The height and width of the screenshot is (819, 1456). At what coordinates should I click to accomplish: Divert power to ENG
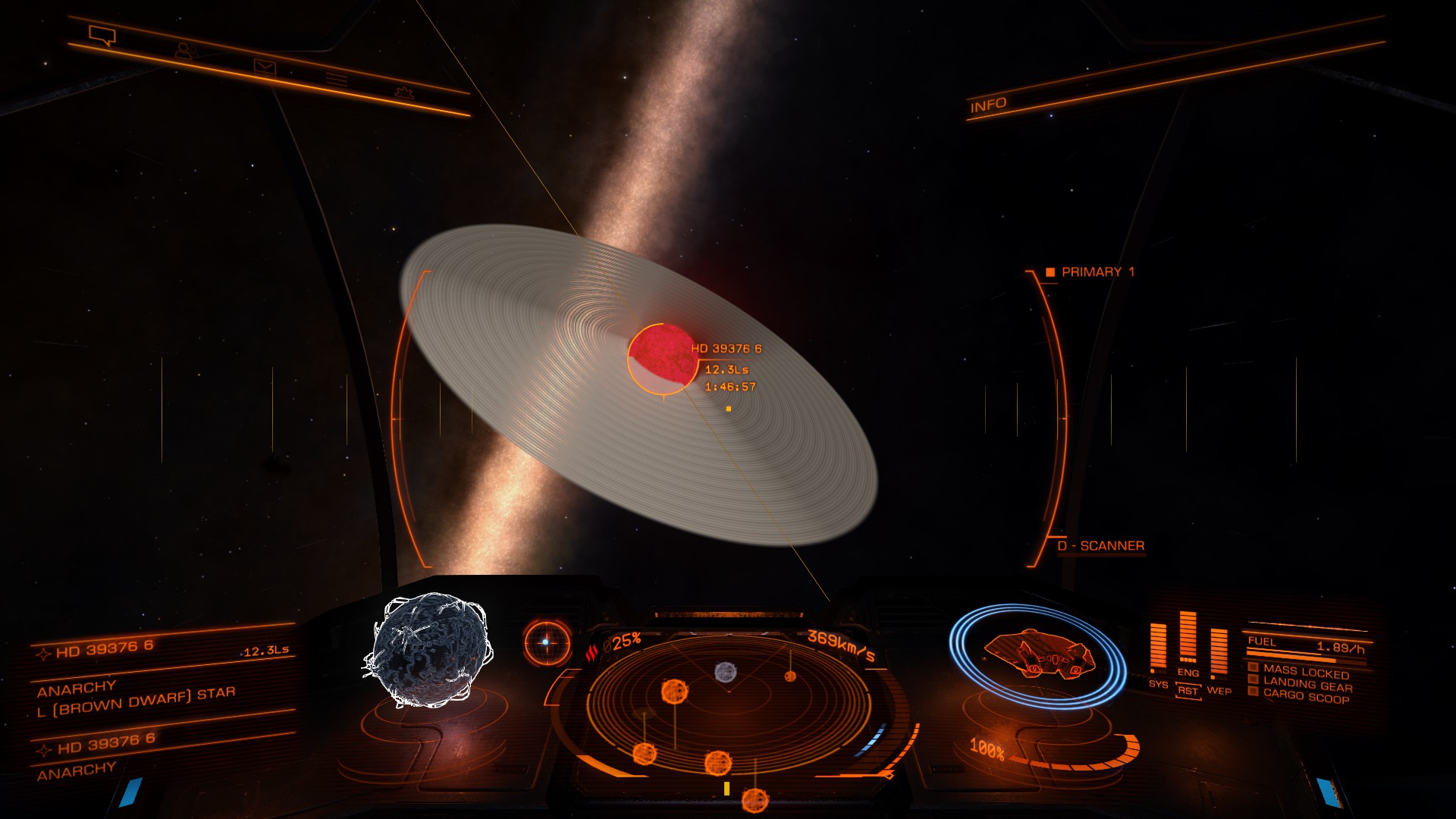point(1188,673)
